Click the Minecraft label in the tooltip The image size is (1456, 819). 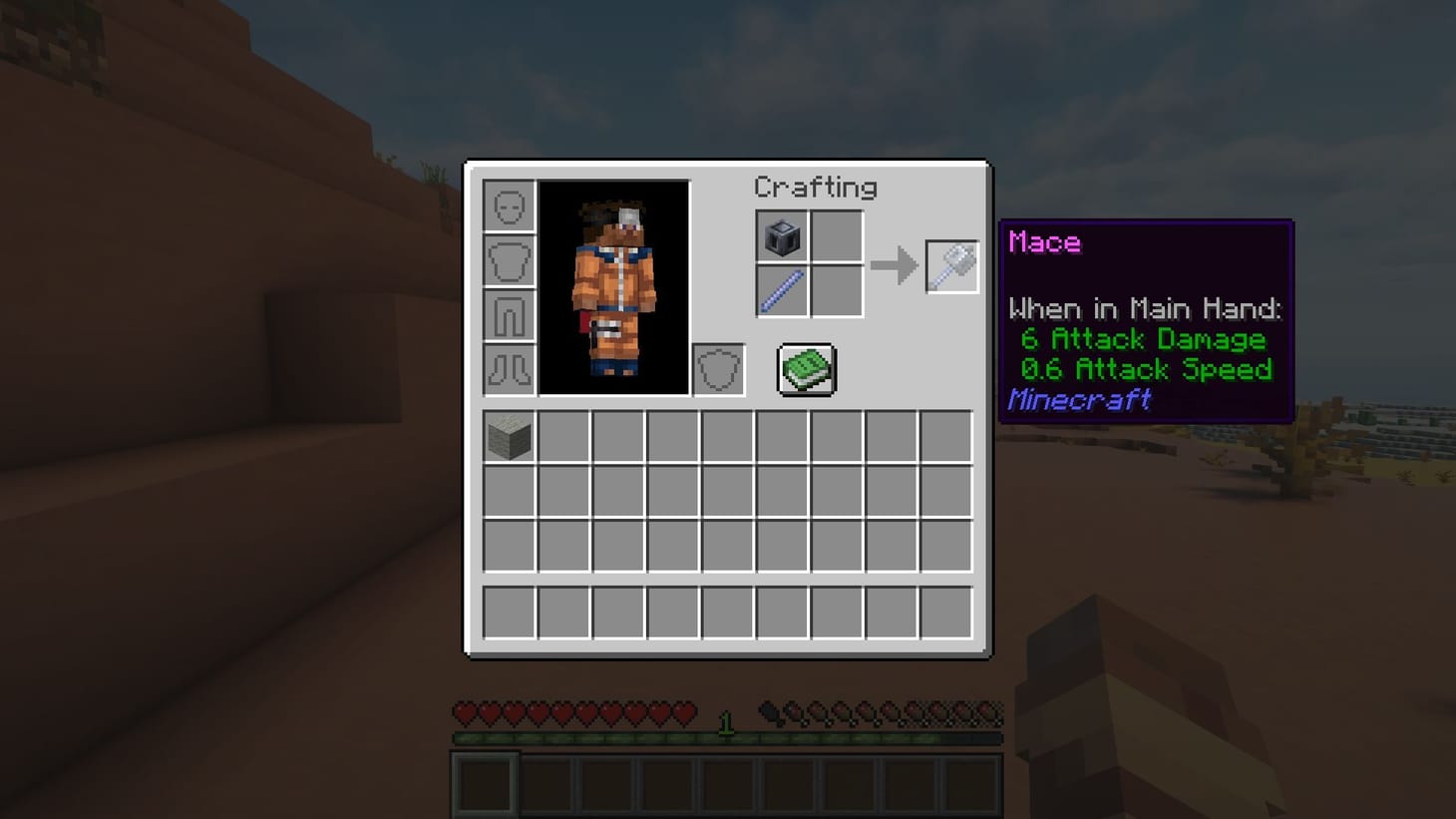1079,399
